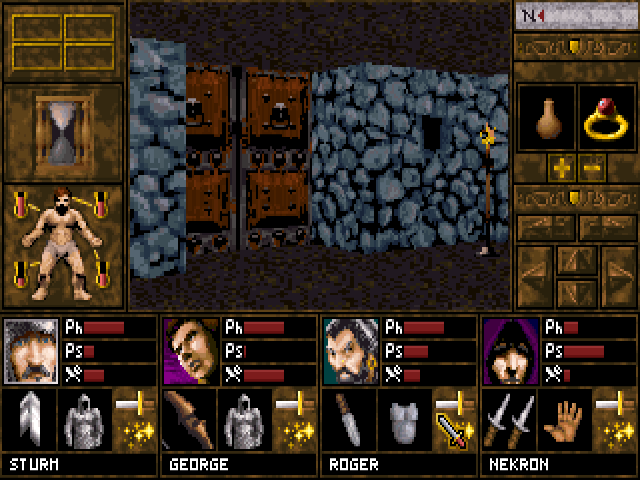Image resolution: width=640 pixels, height=480 pixels.
Task: Select Nekron's hooded portrait
Action: pyautogui.click(x=511, y=352)
